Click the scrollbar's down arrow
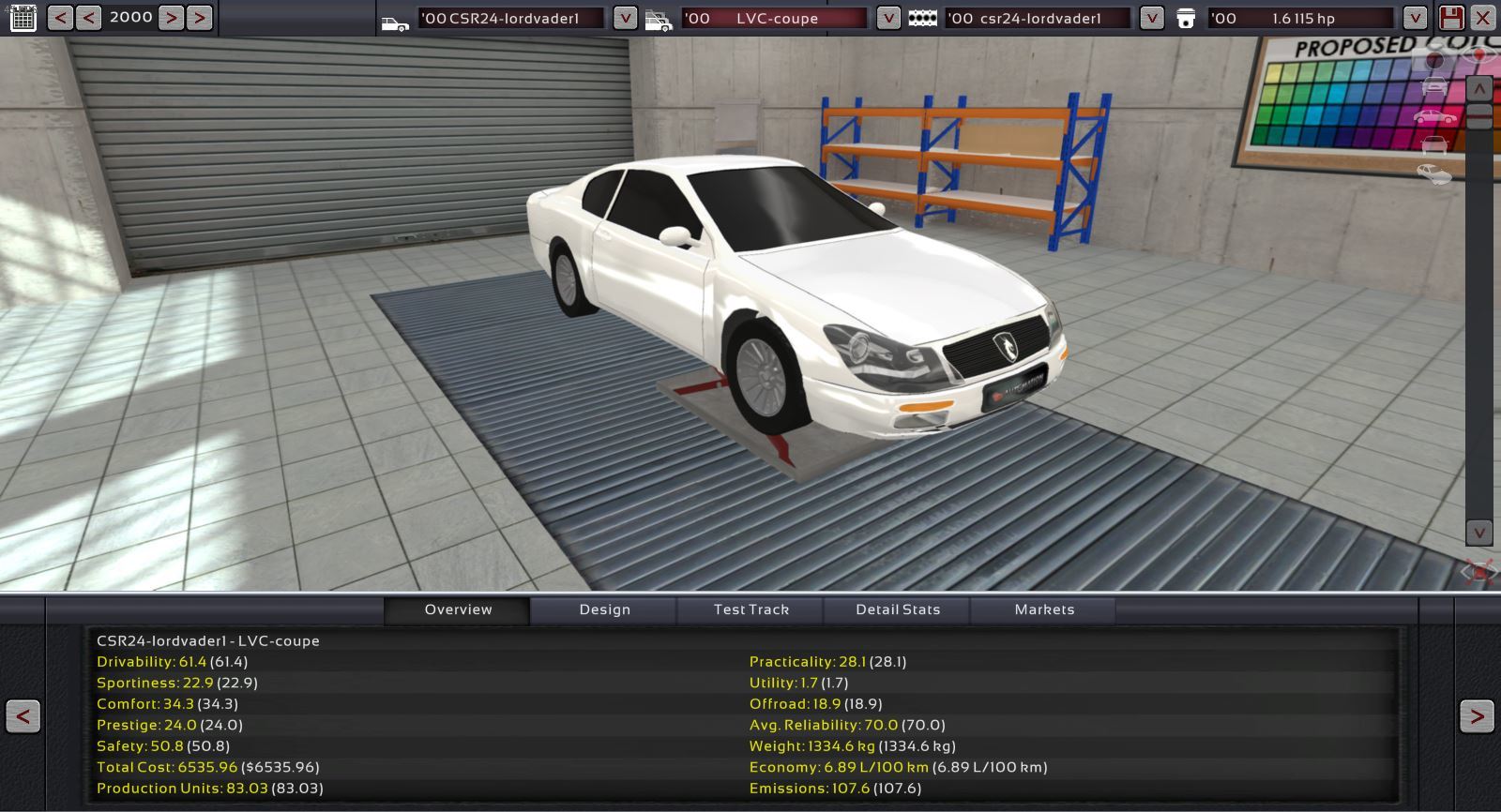The image size is (1501, 812). (x=1479, y=533)
